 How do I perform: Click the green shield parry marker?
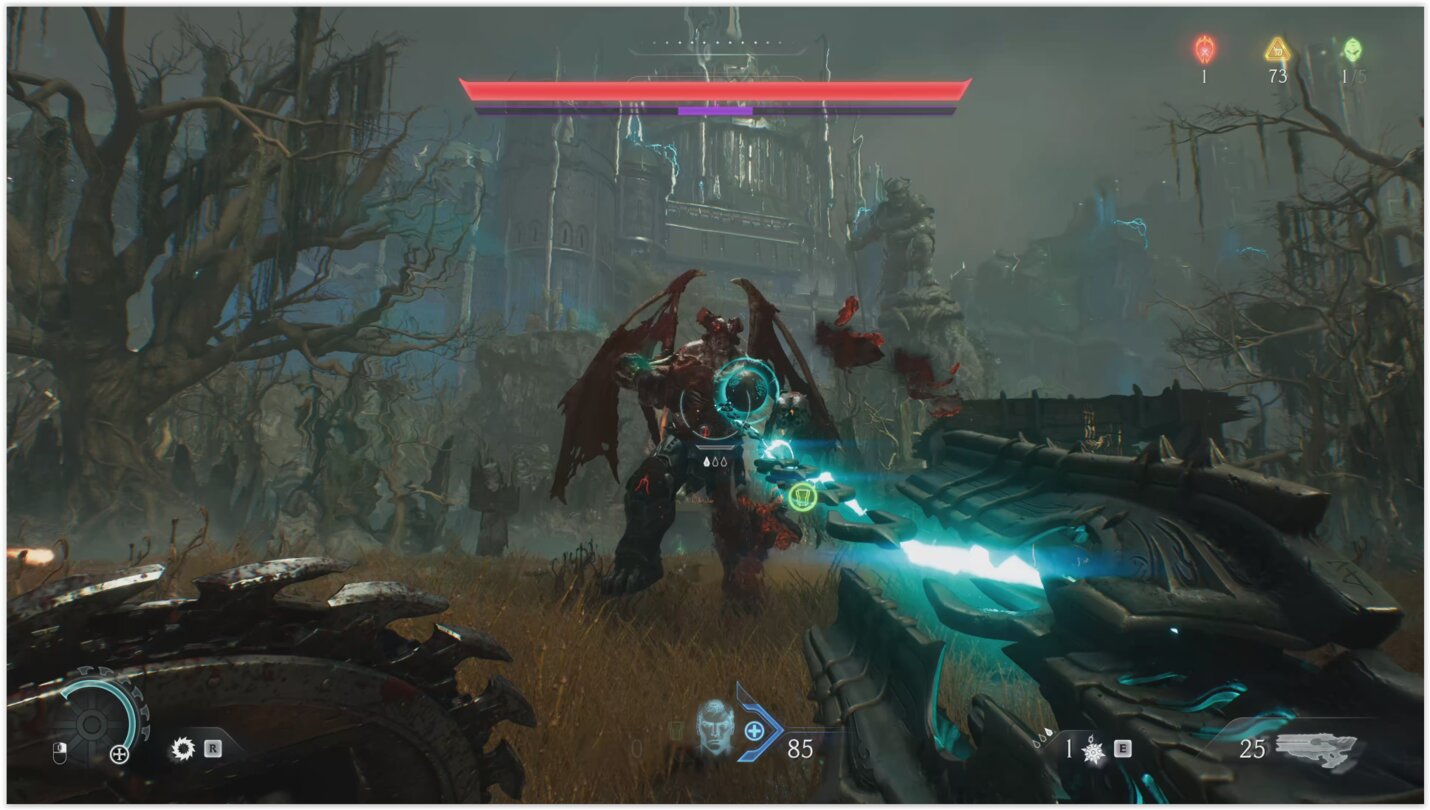tap(803, 496)
